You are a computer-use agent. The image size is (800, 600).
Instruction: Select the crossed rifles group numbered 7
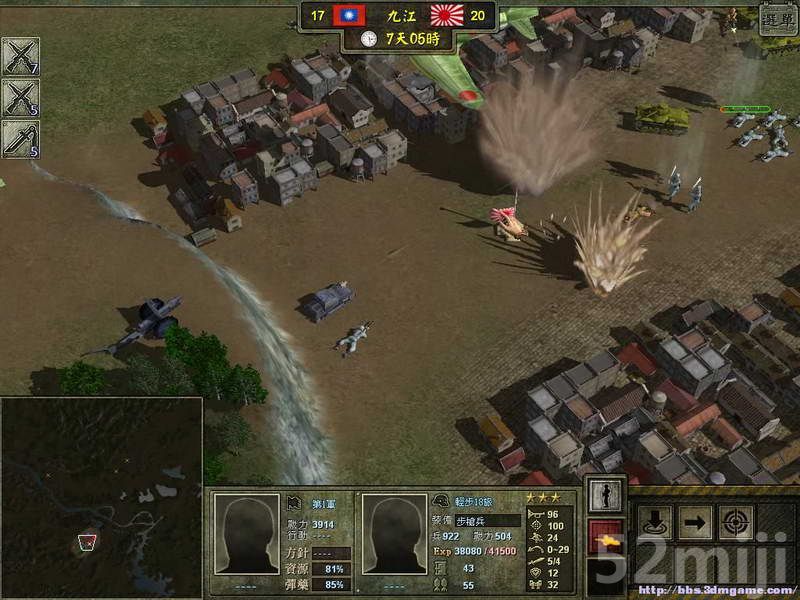point(20,57)
